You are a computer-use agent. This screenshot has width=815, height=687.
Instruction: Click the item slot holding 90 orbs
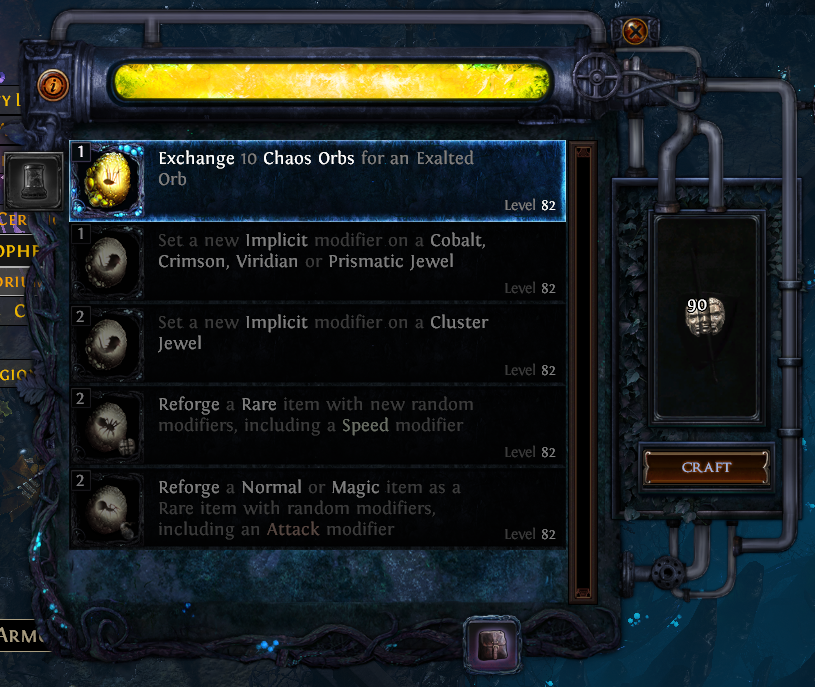point(706,315)
